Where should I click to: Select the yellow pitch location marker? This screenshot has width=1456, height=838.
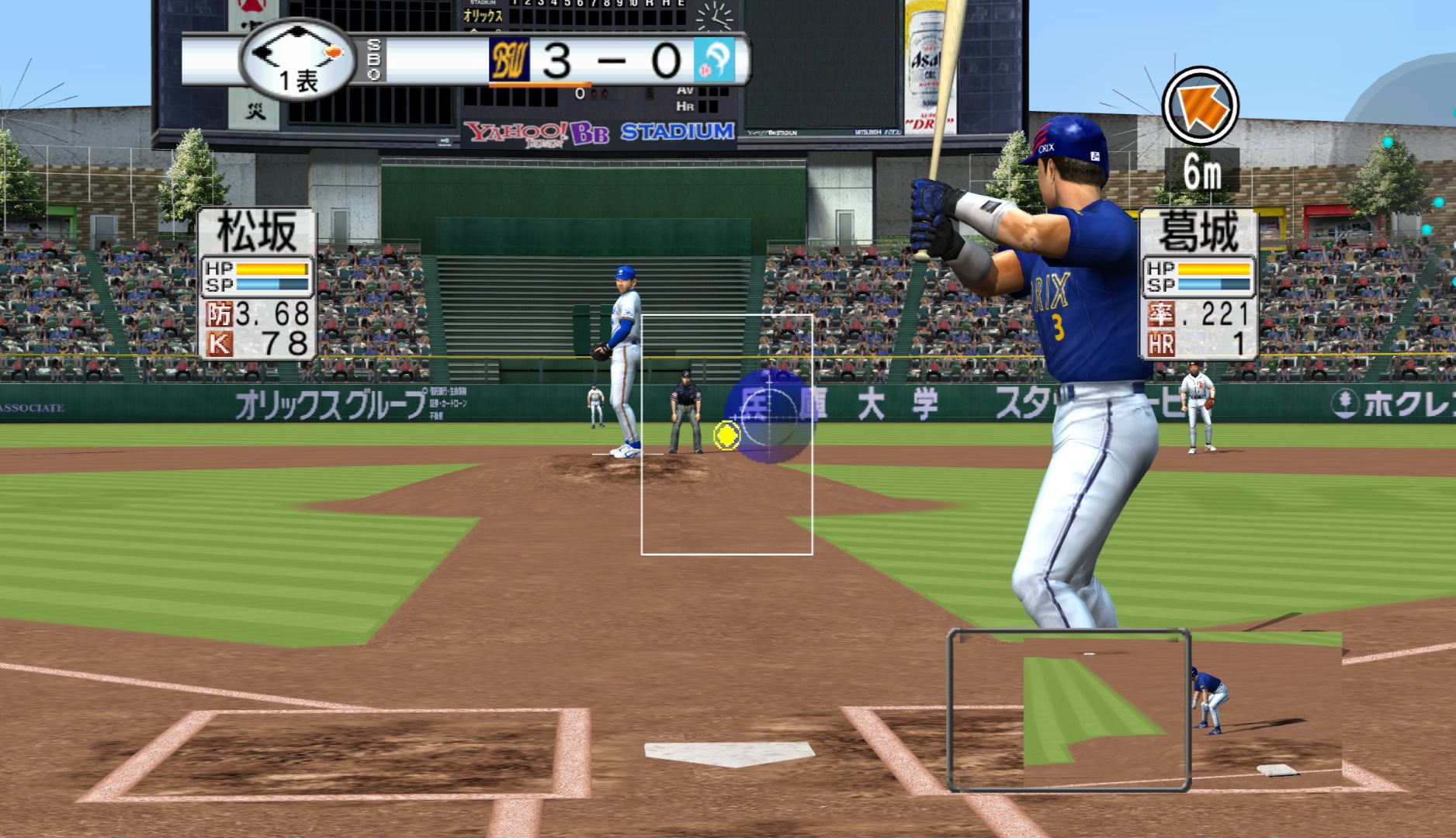click(726, 436)
